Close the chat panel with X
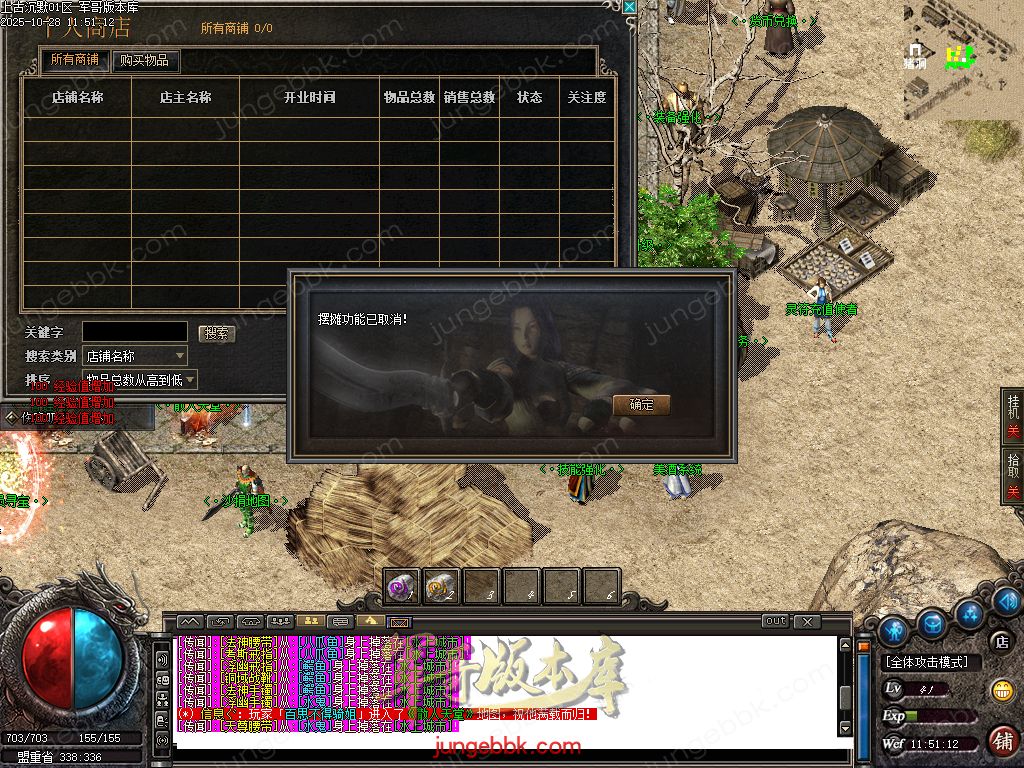The width and height of the screenshot is (1024, 768). click(807, 622)
